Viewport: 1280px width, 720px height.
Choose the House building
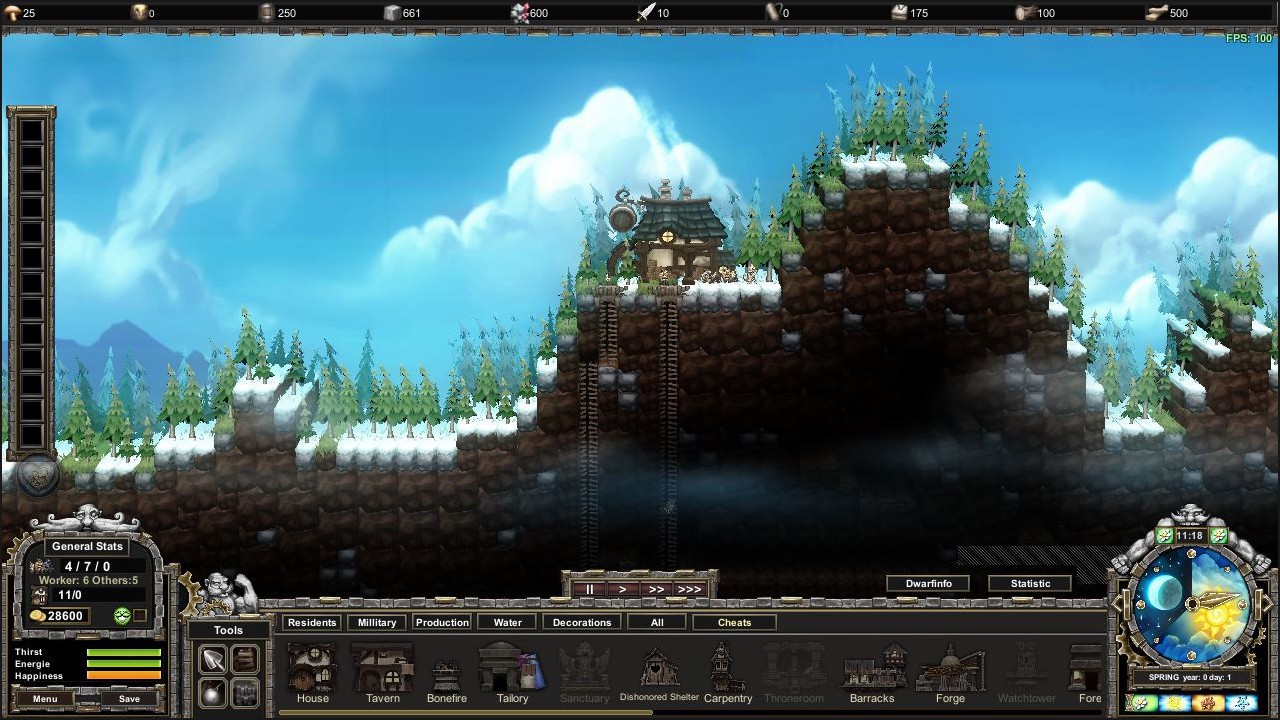point(312,670)
